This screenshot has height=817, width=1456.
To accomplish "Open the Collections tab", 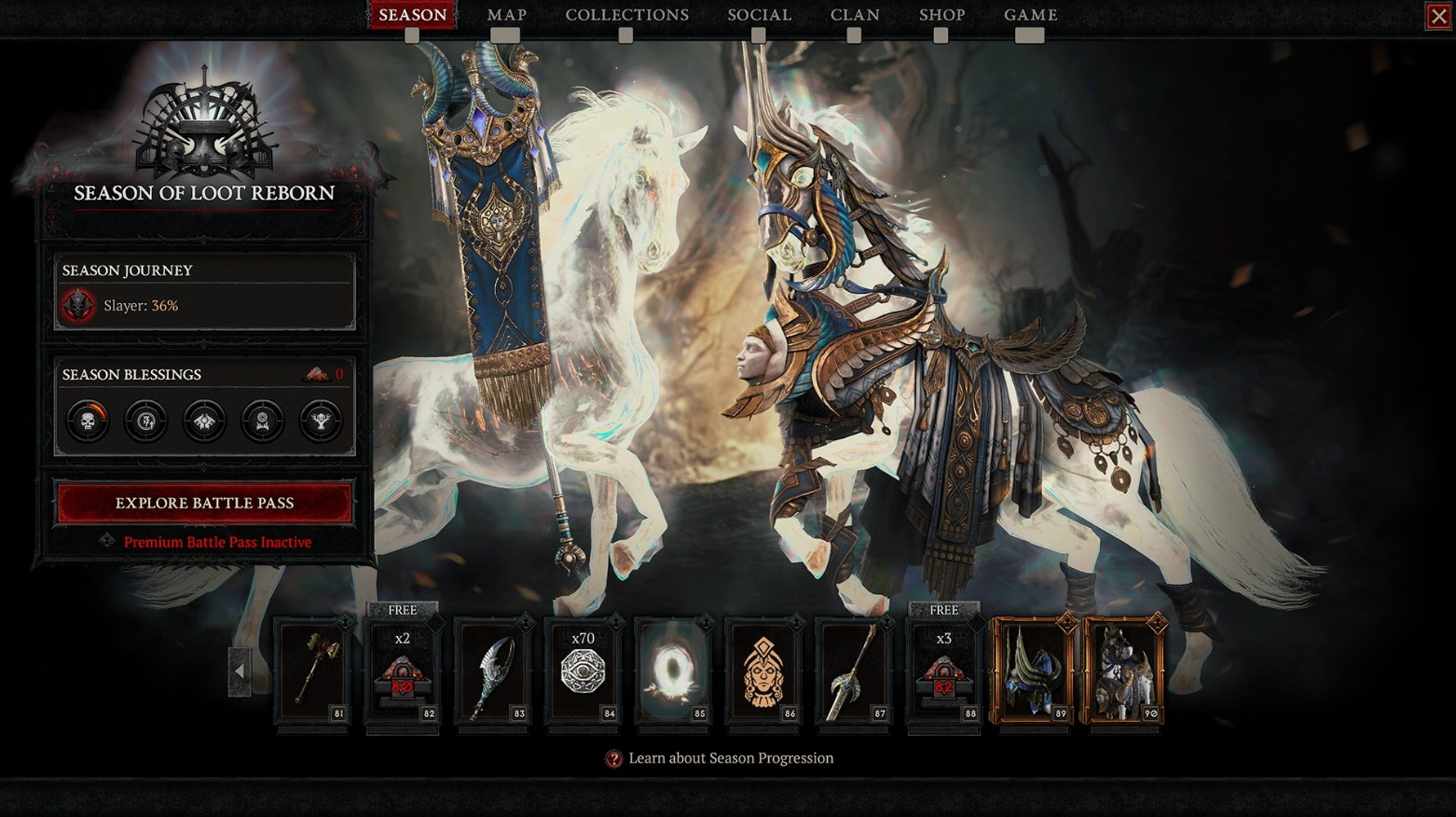I will coord(626,15).
